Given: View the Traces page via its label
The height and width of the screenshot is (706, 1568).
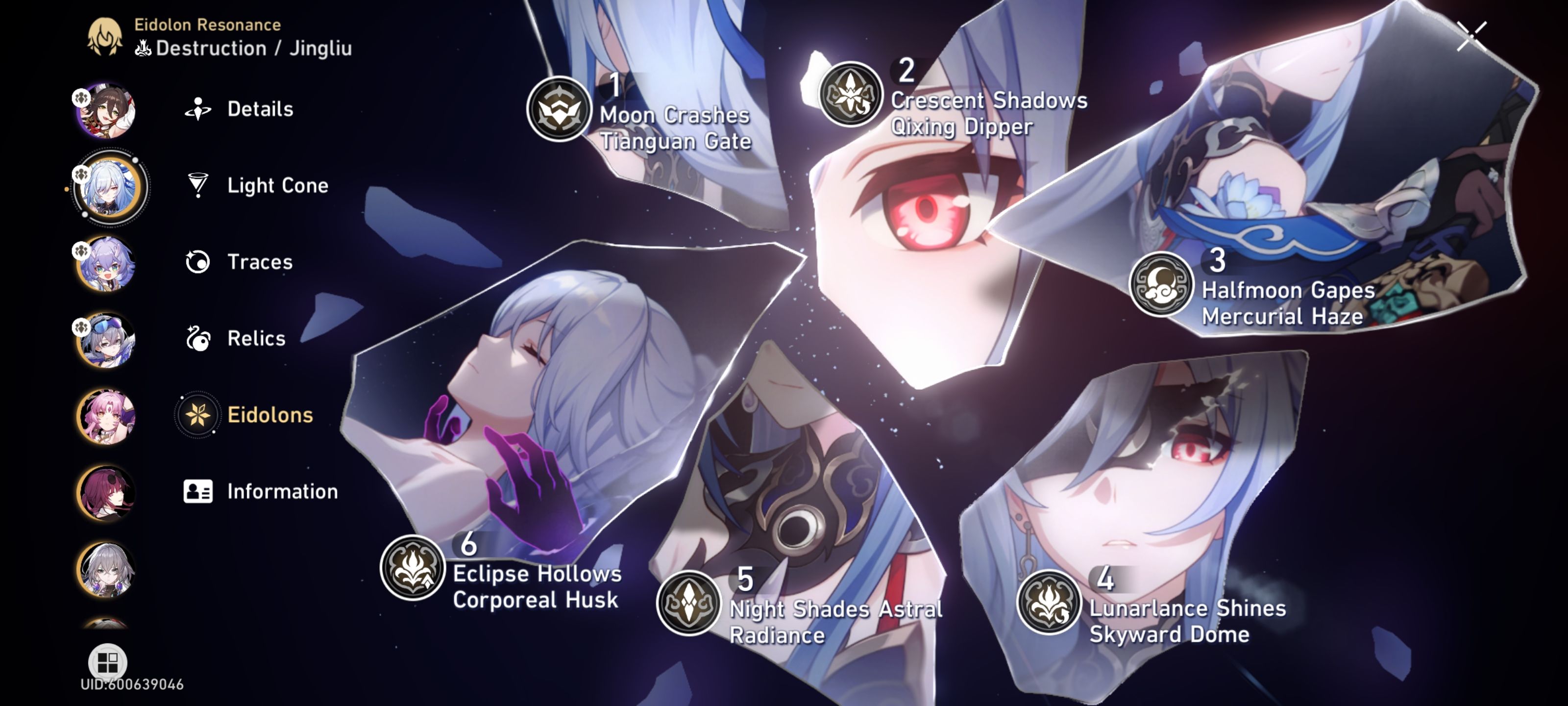Looking at the screenshot, I should coord(259,262).
